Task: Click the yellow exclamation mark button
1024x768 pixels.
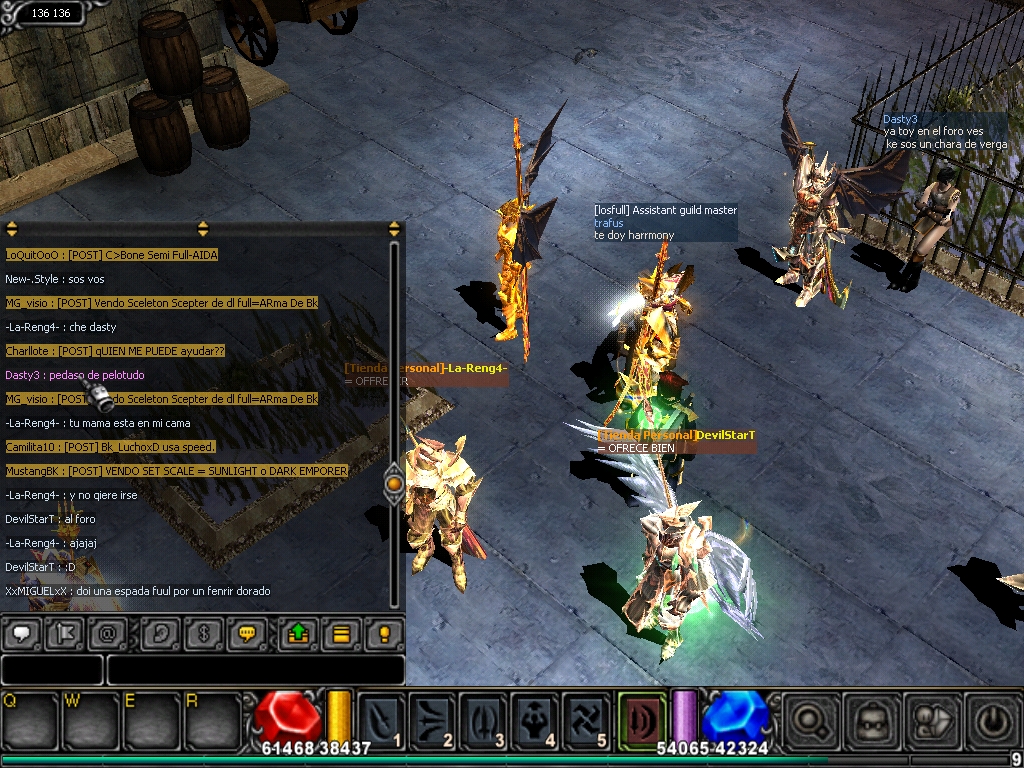Action: [x=383, y=633]
